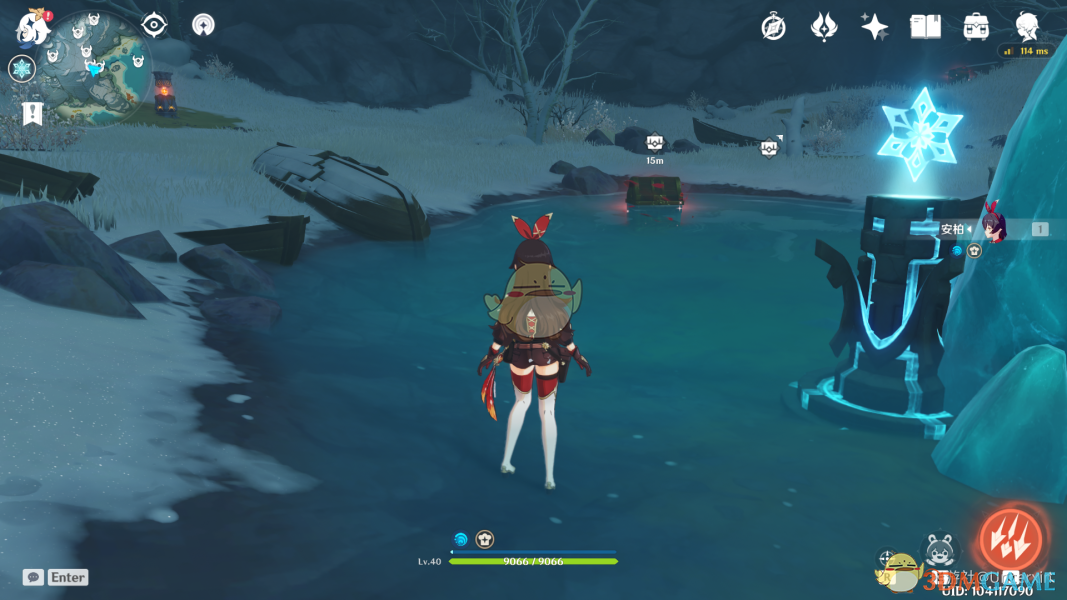Activate the Fiery Rain elemental burst
Image resolution: width=1067 pixels, height=600 pixels.
[1009, 539]
